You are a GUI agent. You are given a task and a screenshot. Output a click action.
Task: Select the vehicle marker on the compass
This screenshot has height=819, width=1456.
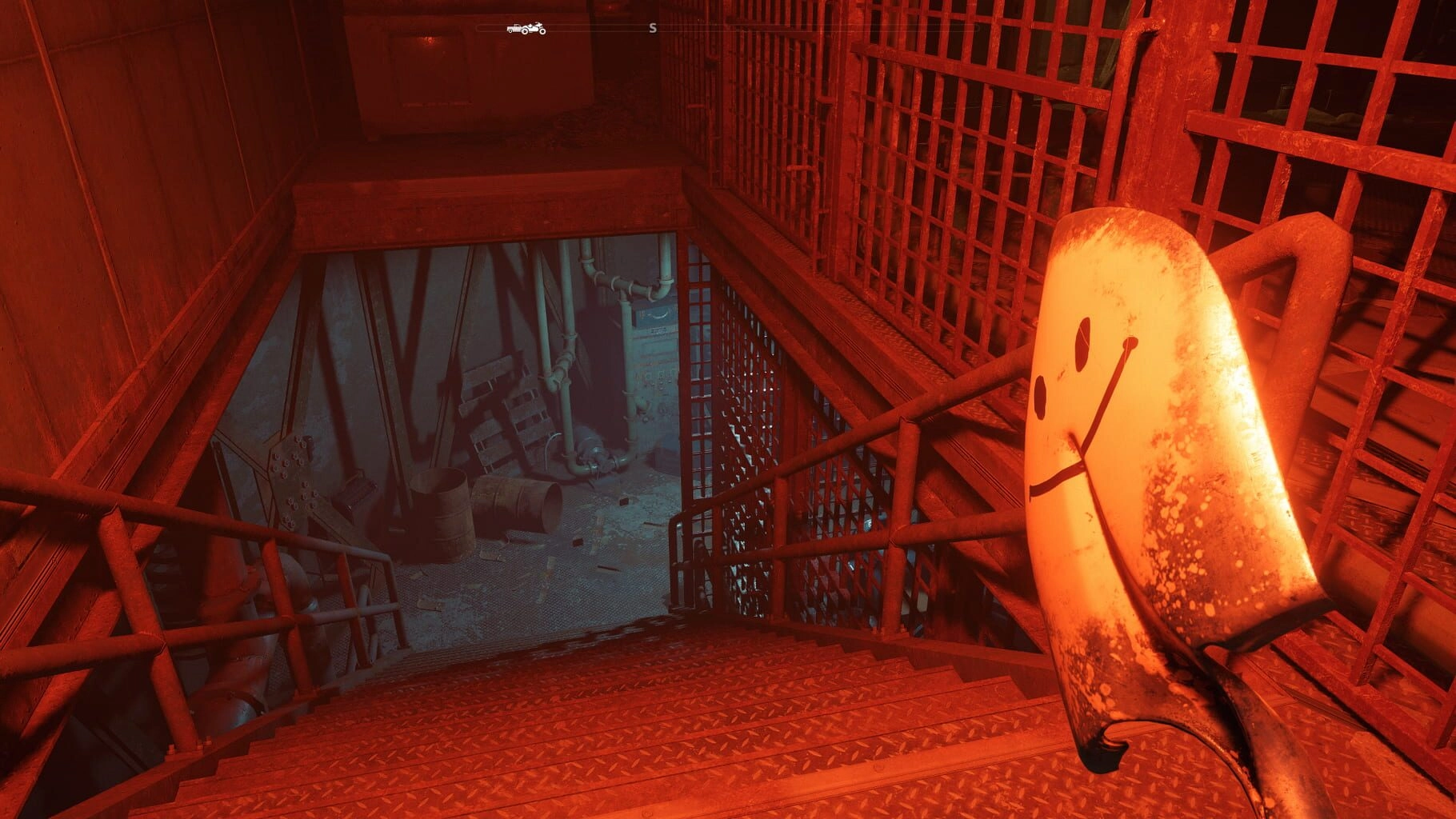[526, 29]
